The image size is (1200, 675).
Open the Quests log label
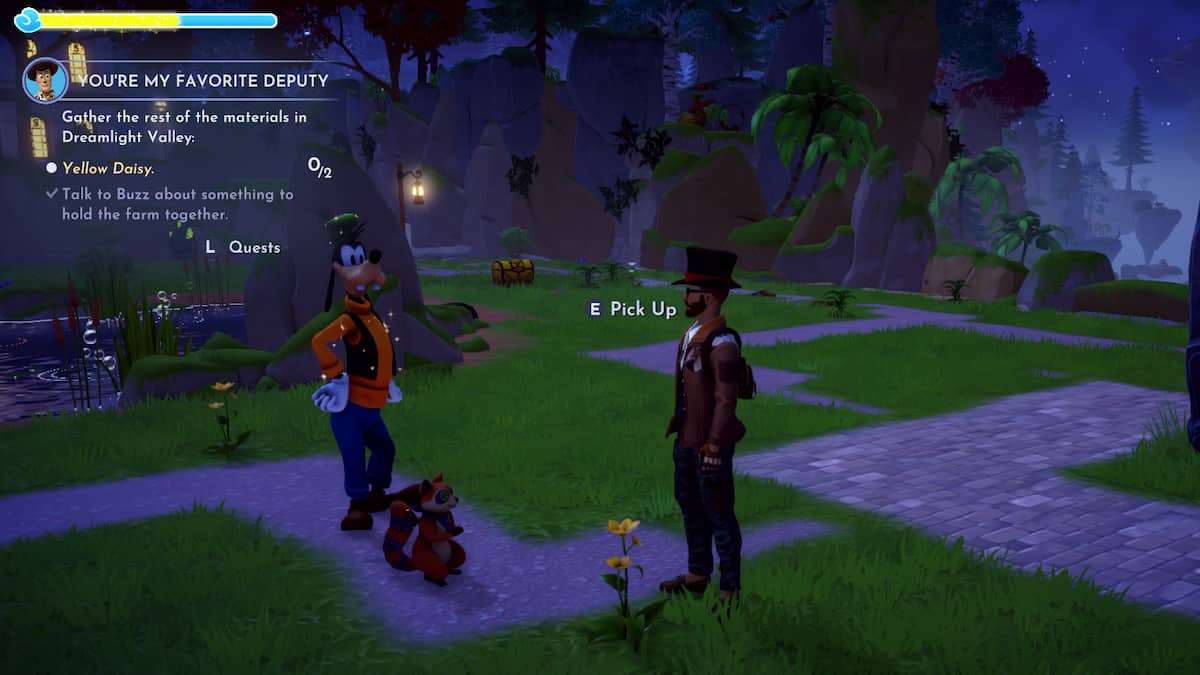point(254,247)
